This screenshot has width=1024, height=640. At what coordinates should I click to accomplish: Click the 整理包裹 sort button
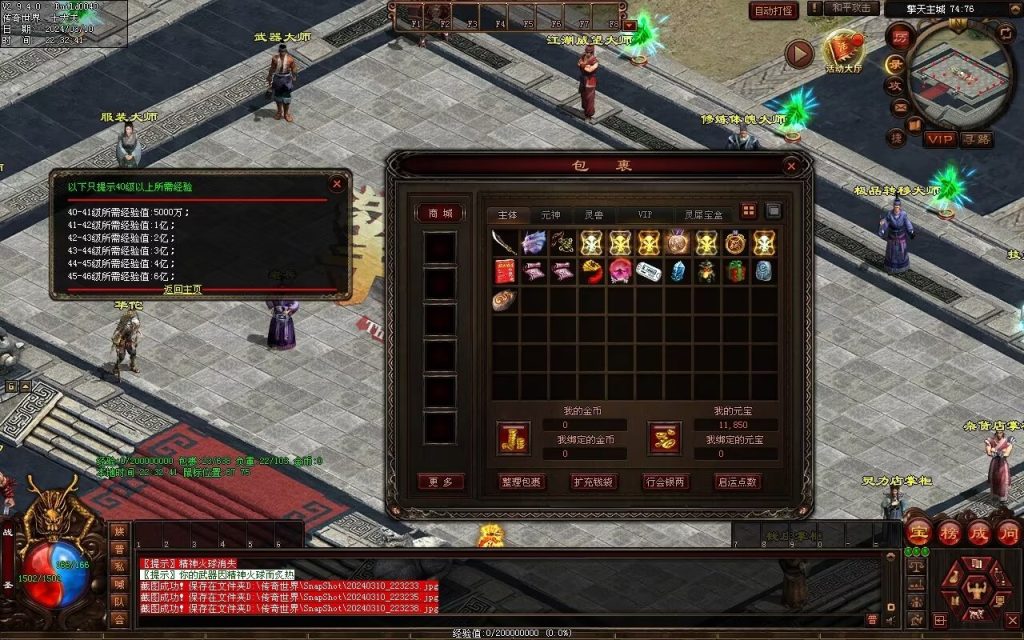[521, 481]
